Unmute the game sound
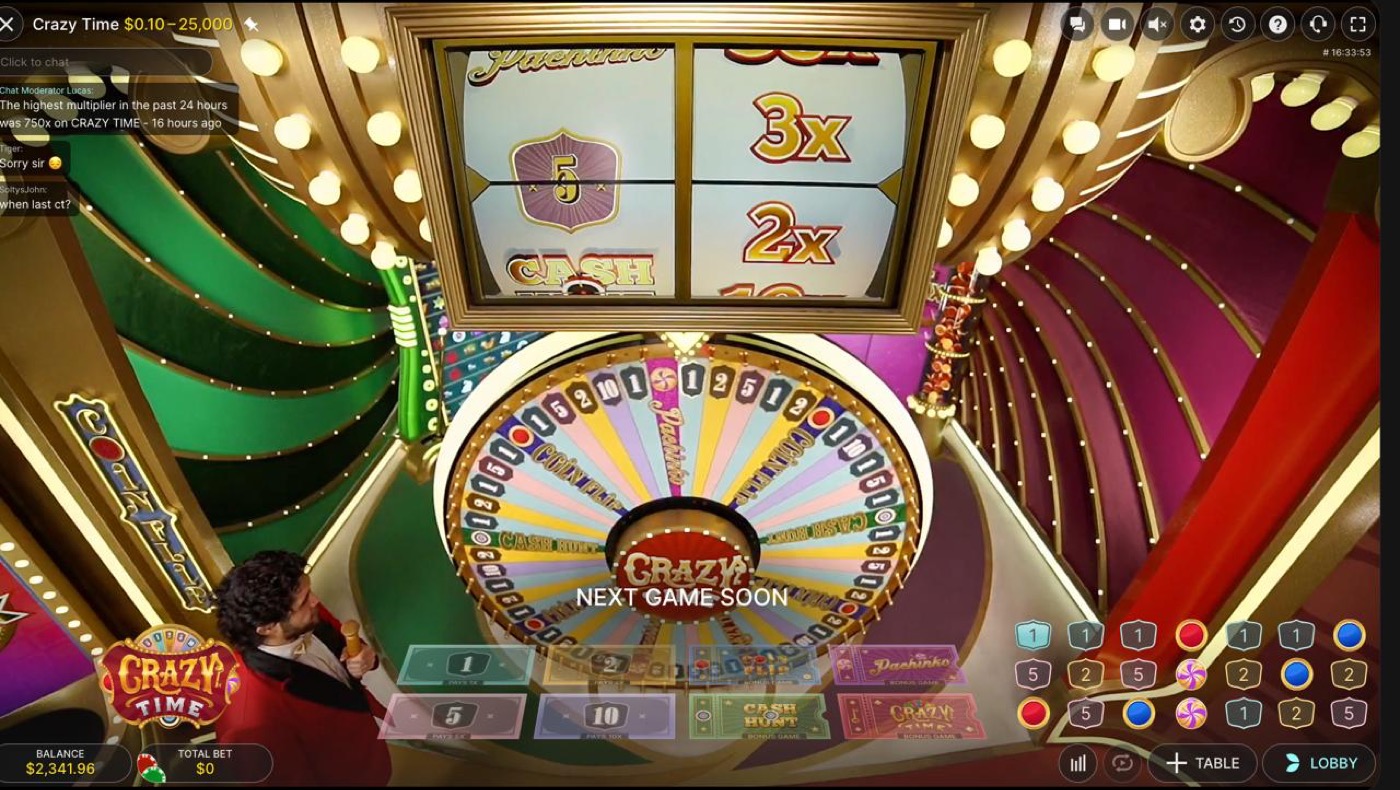Viewport: 1400px width, 790px height. click(x=1156, y=23)
